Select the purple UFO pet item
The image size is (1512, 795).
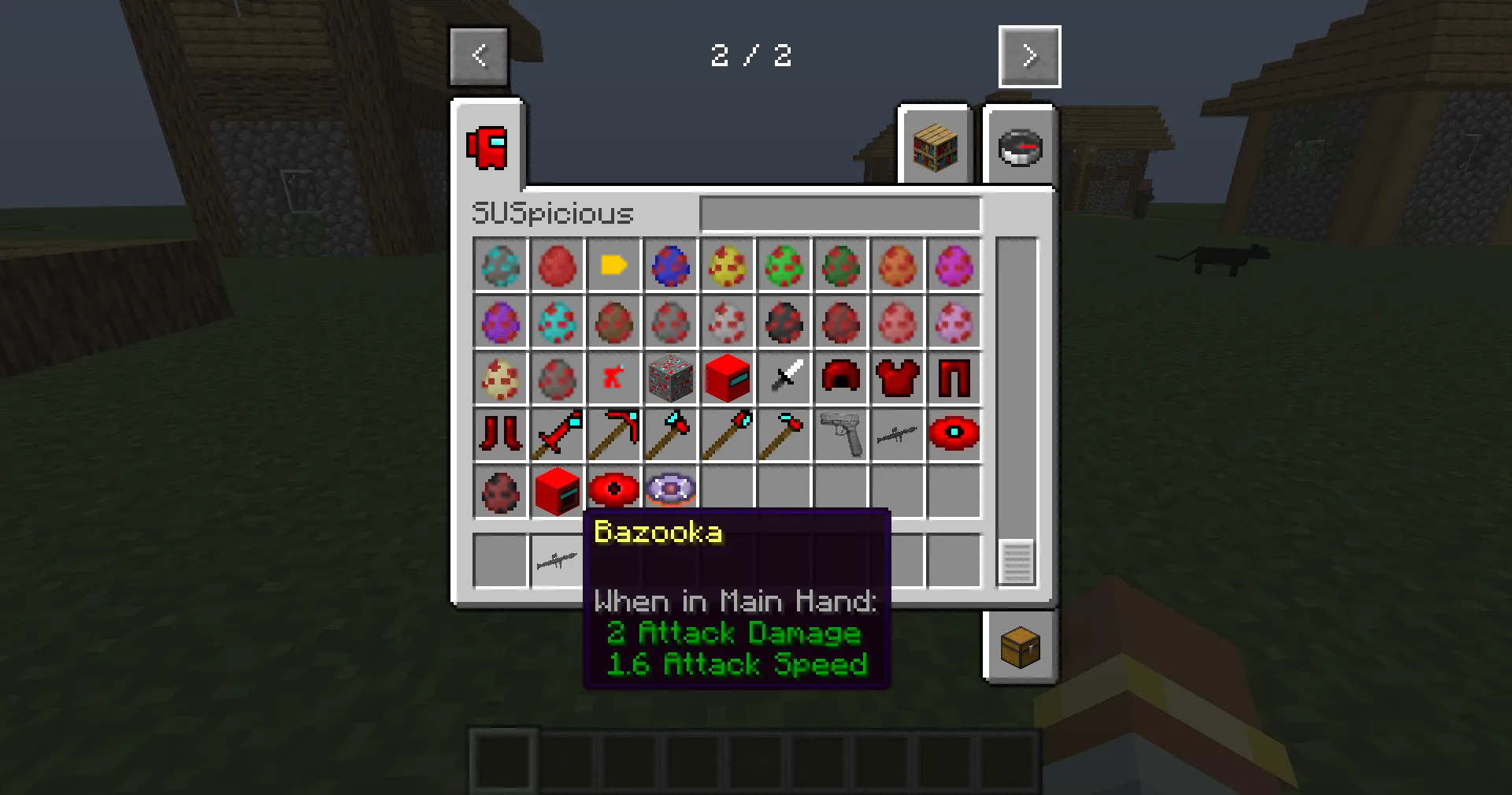pos(670,491)
